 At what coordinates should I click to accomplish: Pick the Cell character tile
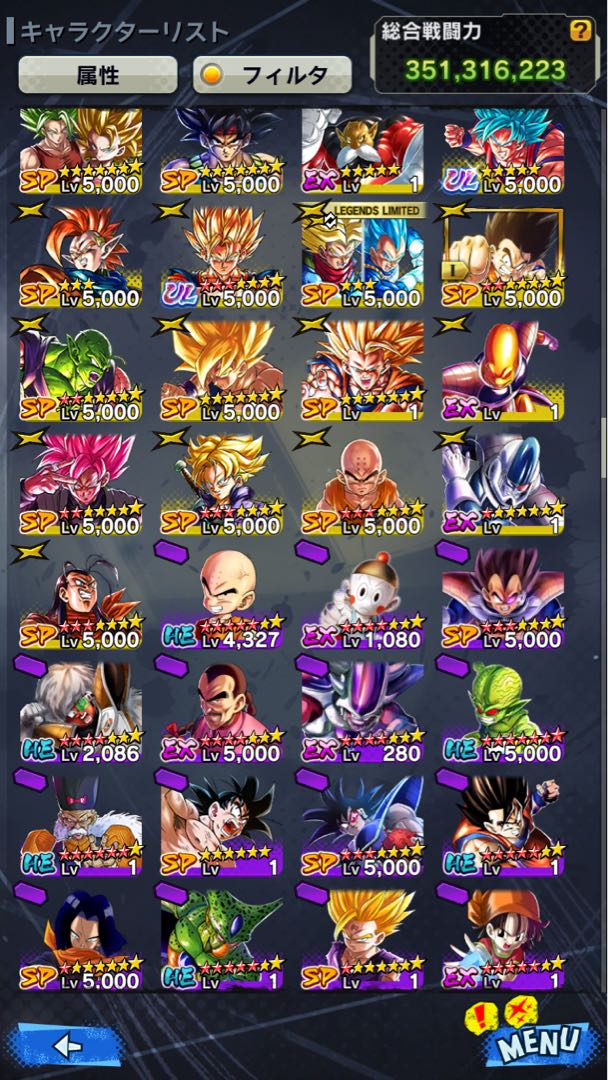(x=221, y=938)
